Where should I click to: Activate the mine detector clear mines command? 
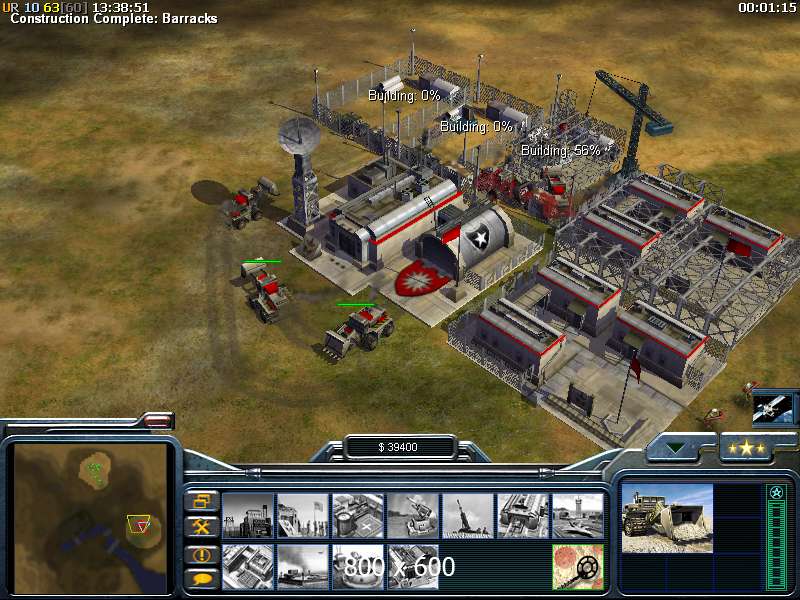[x=577, y=566]
